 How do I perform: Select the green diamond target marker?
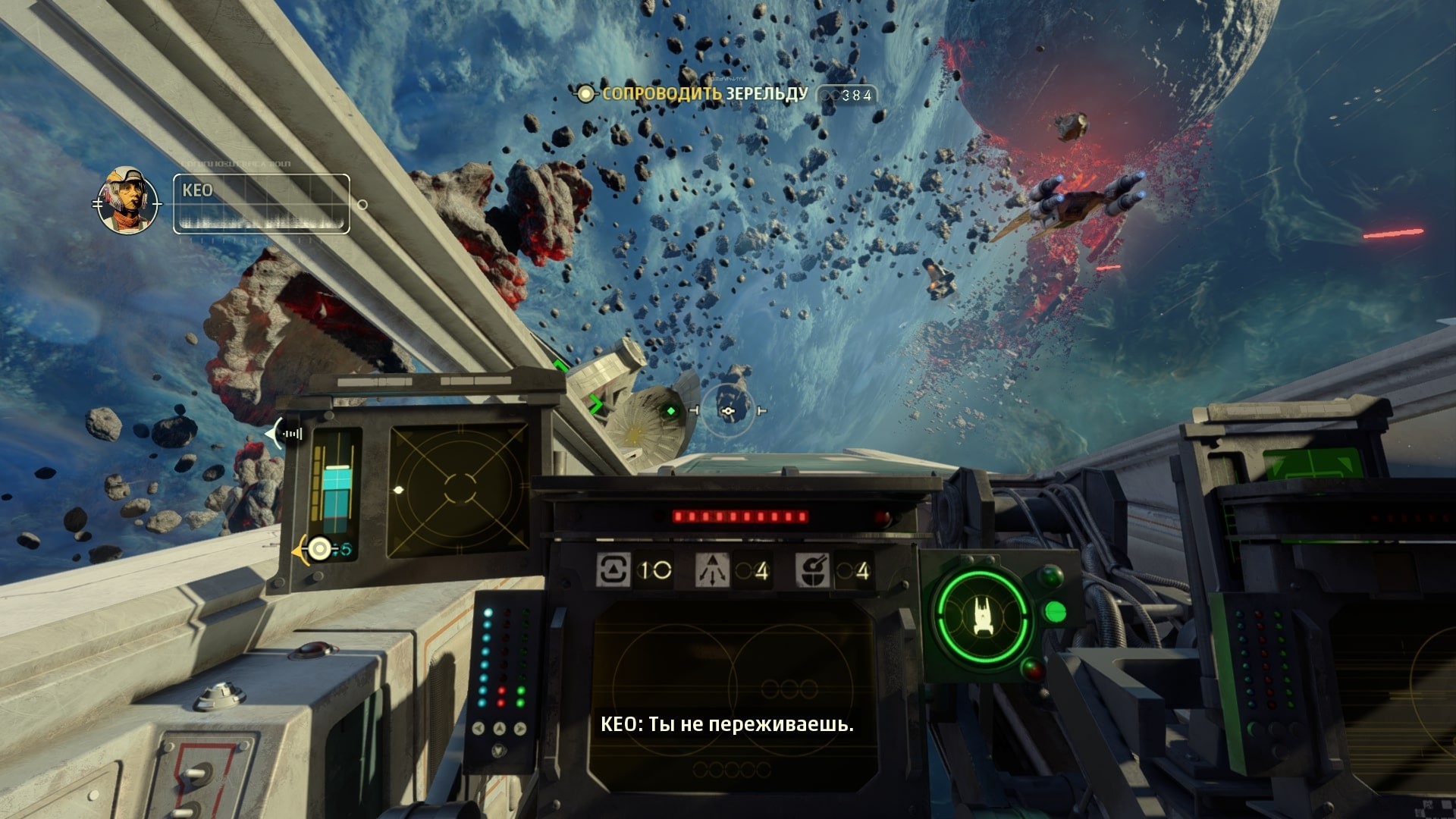pyautogui.click(x=670, y=411)
